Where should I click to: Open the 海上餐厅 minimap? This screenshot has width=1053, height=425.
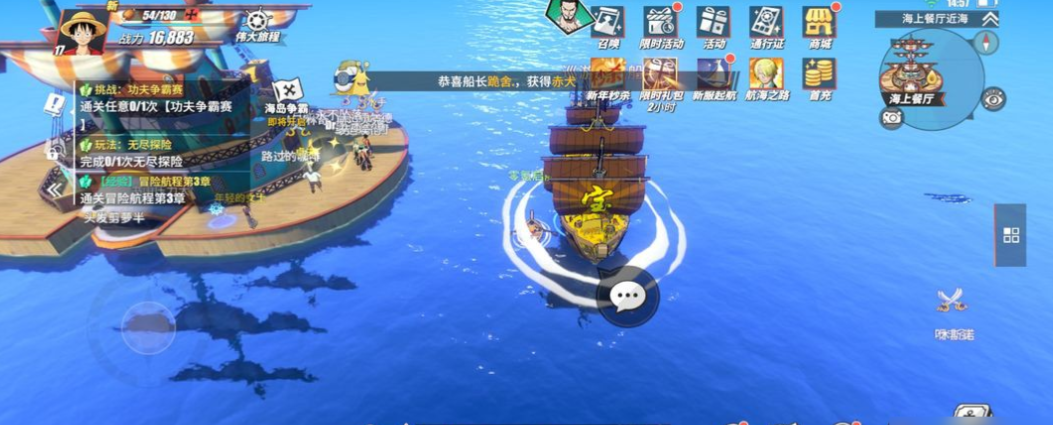point(918,70)
